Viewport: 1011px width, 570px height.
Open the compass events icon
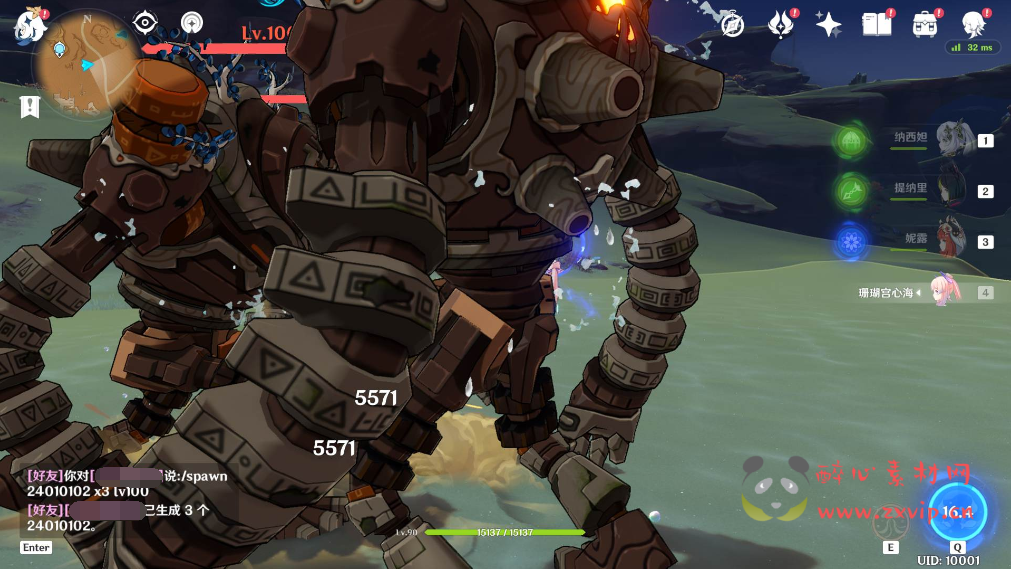pos(733,24)
